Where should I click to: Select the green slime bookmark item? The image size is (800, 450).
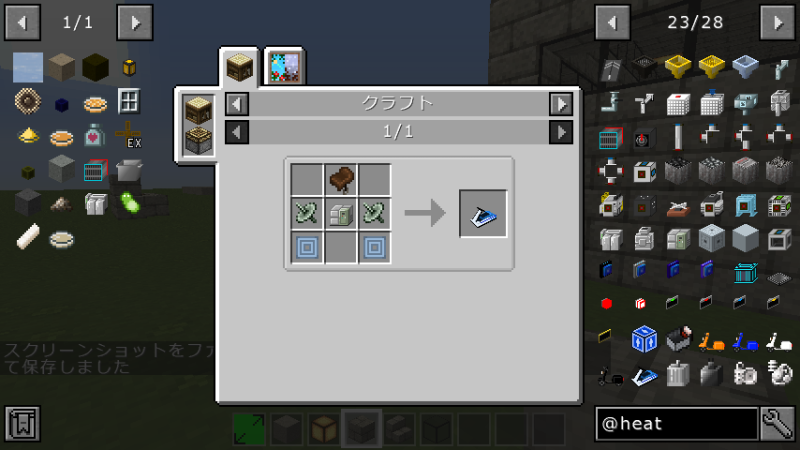128,204
